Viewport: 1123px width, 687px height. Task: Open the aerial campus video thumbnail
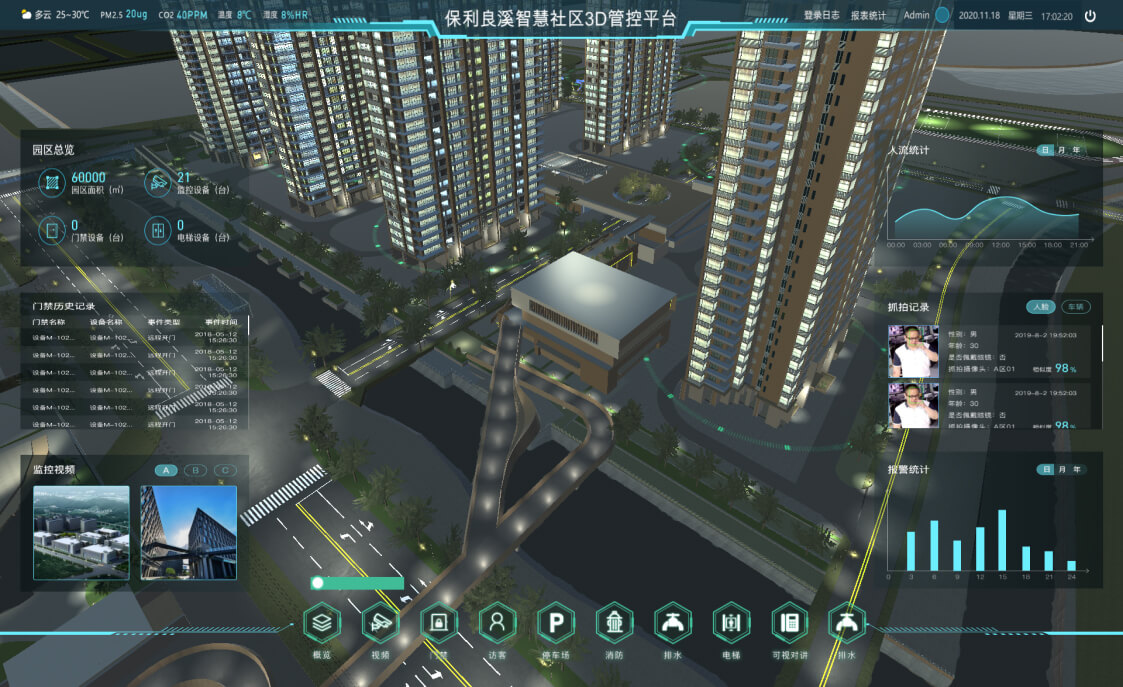81,532
